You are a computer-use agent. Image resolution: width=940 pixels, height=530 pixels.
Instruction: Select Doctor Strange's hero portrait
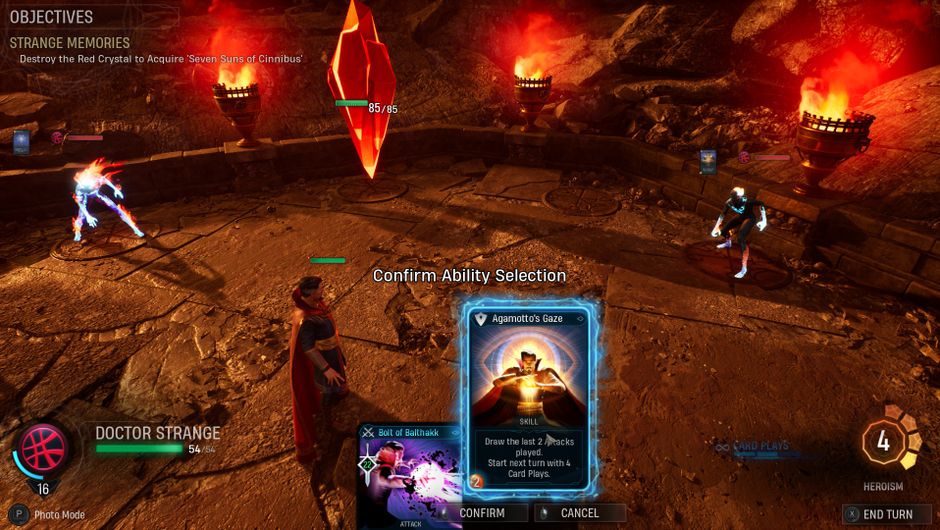(x=42, y=449)
